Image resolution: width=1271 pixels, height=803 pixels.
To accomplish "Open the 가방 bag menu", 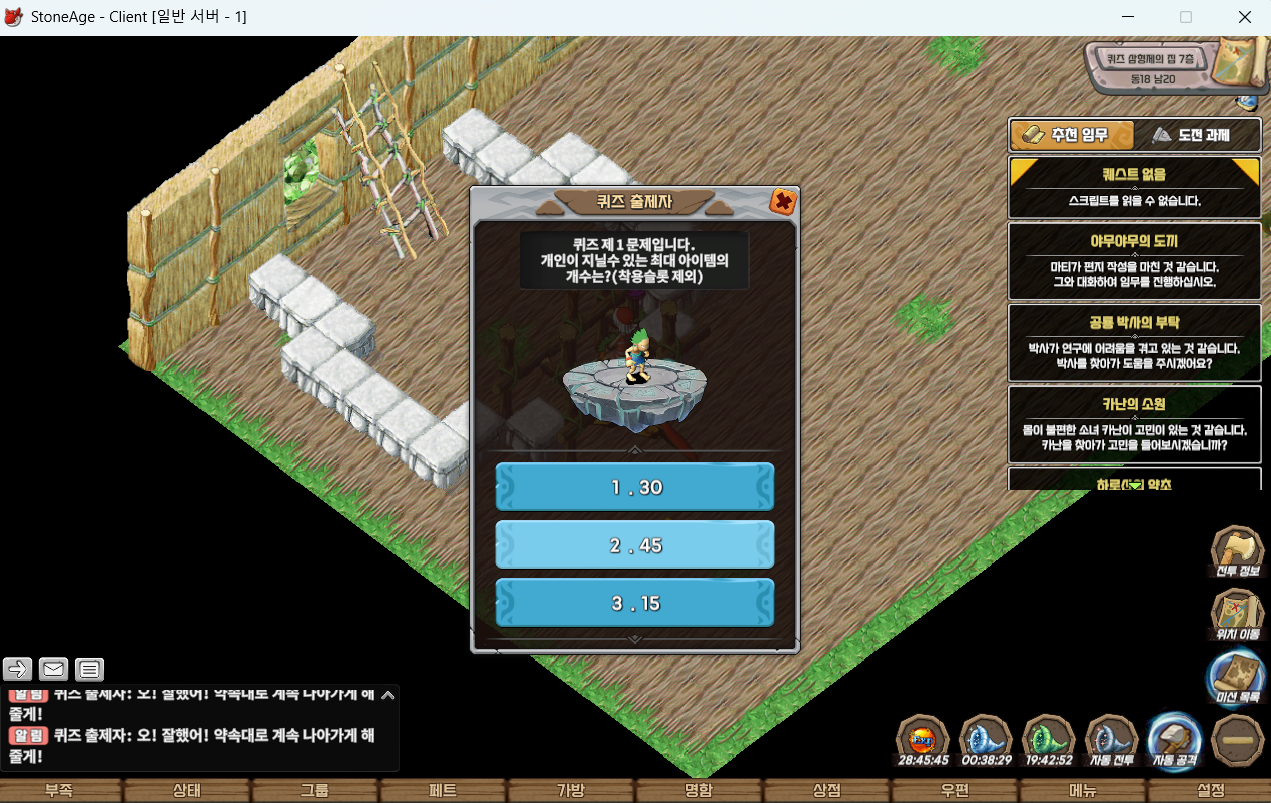I will tap(571, 791).
